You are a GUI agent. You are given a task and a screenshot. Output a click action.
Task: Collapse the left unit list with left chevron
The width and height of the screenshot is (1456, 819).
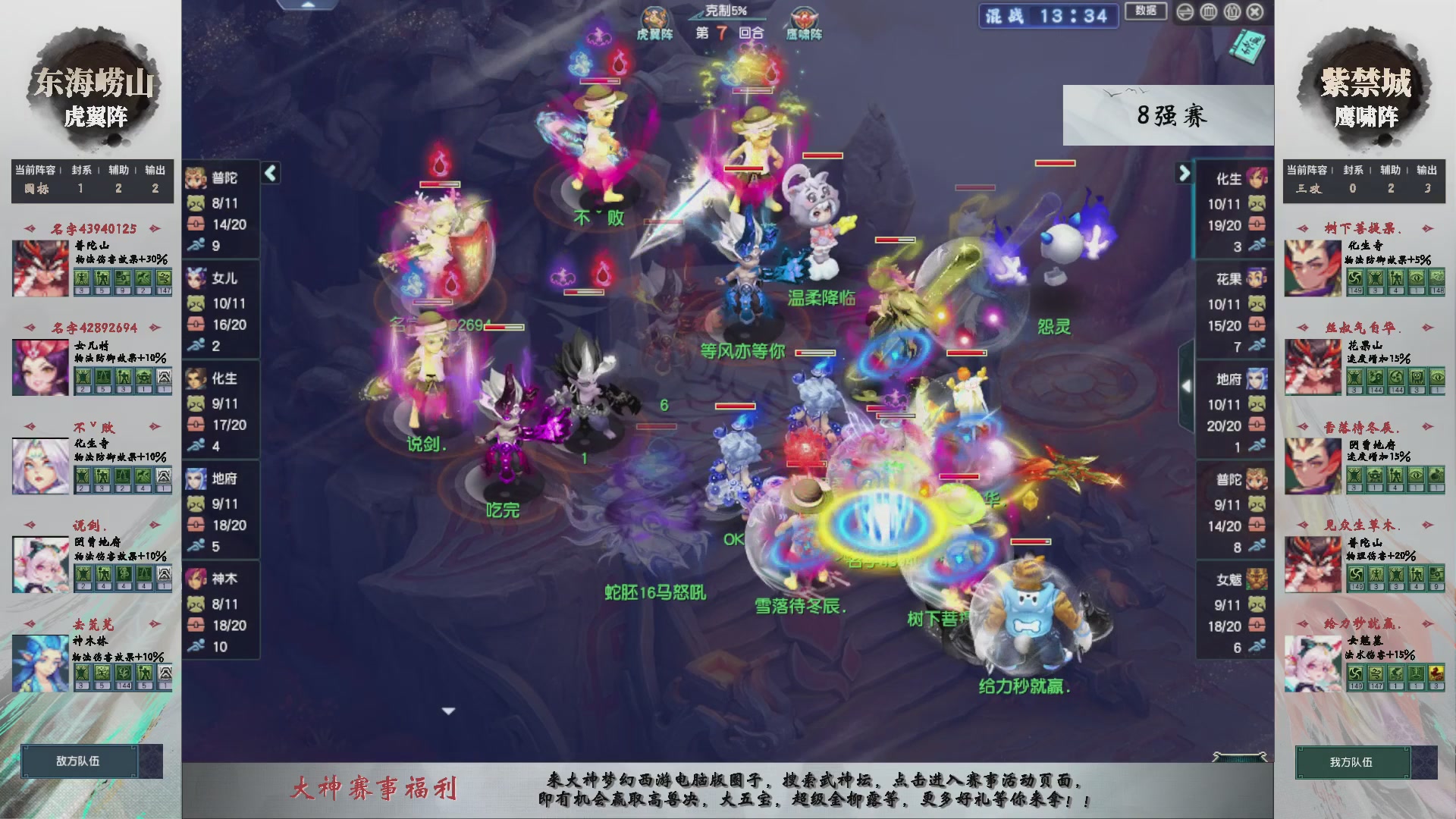tap(269, 173)
